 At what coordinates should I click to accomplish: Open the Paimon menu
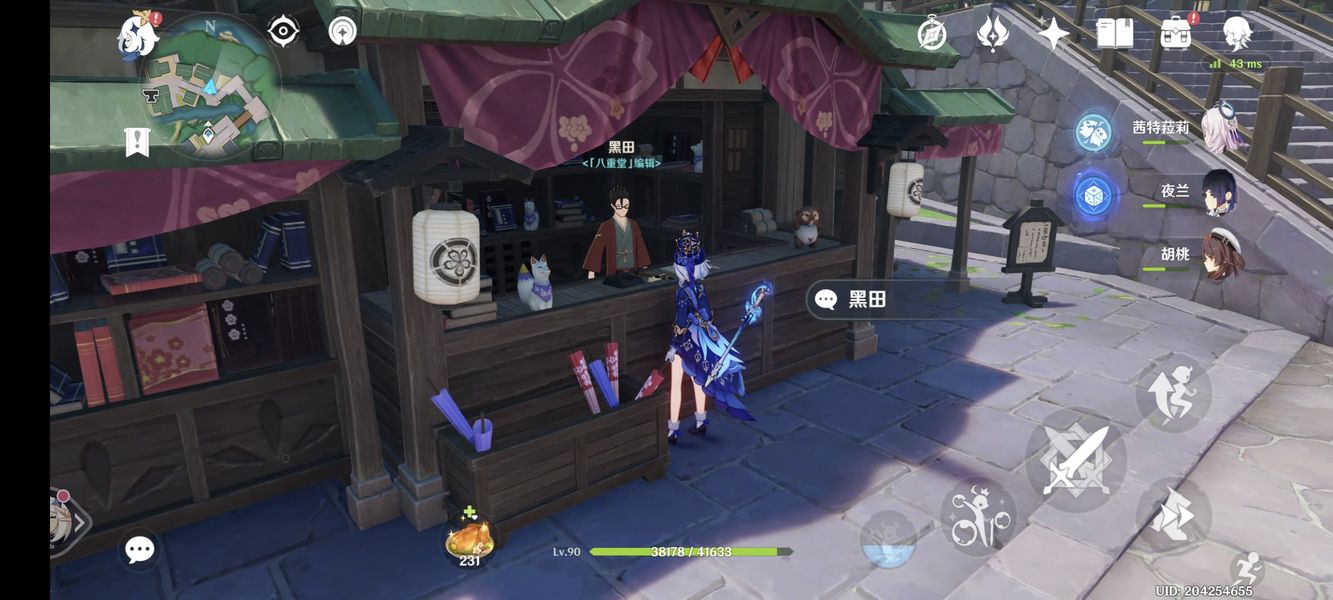coord(138,35)
